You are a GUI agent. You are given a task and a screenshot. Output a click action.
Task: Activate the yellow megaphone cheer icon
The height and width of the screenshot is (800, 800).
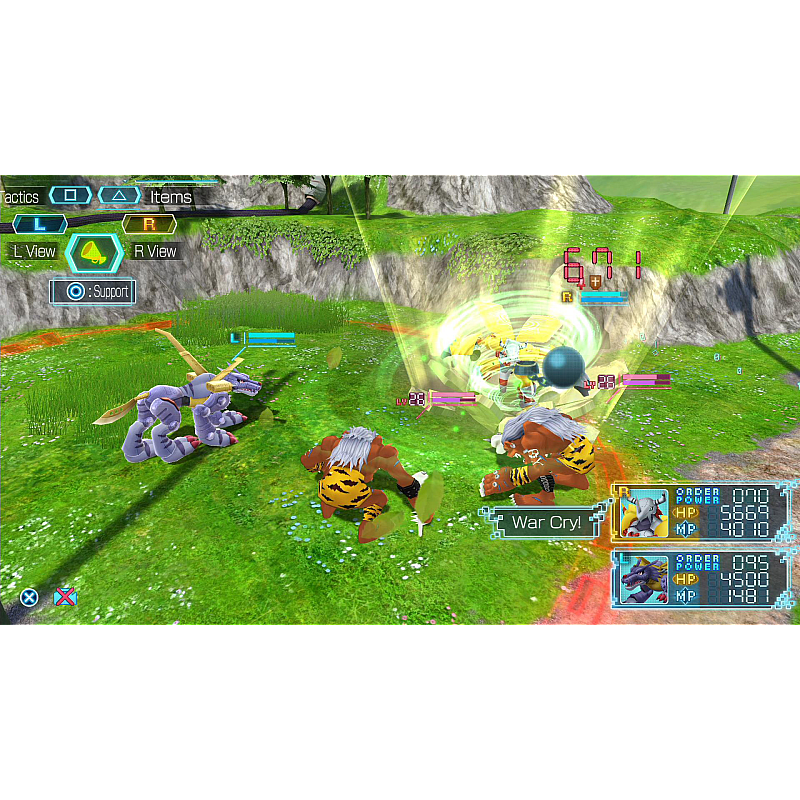point(94,253)
